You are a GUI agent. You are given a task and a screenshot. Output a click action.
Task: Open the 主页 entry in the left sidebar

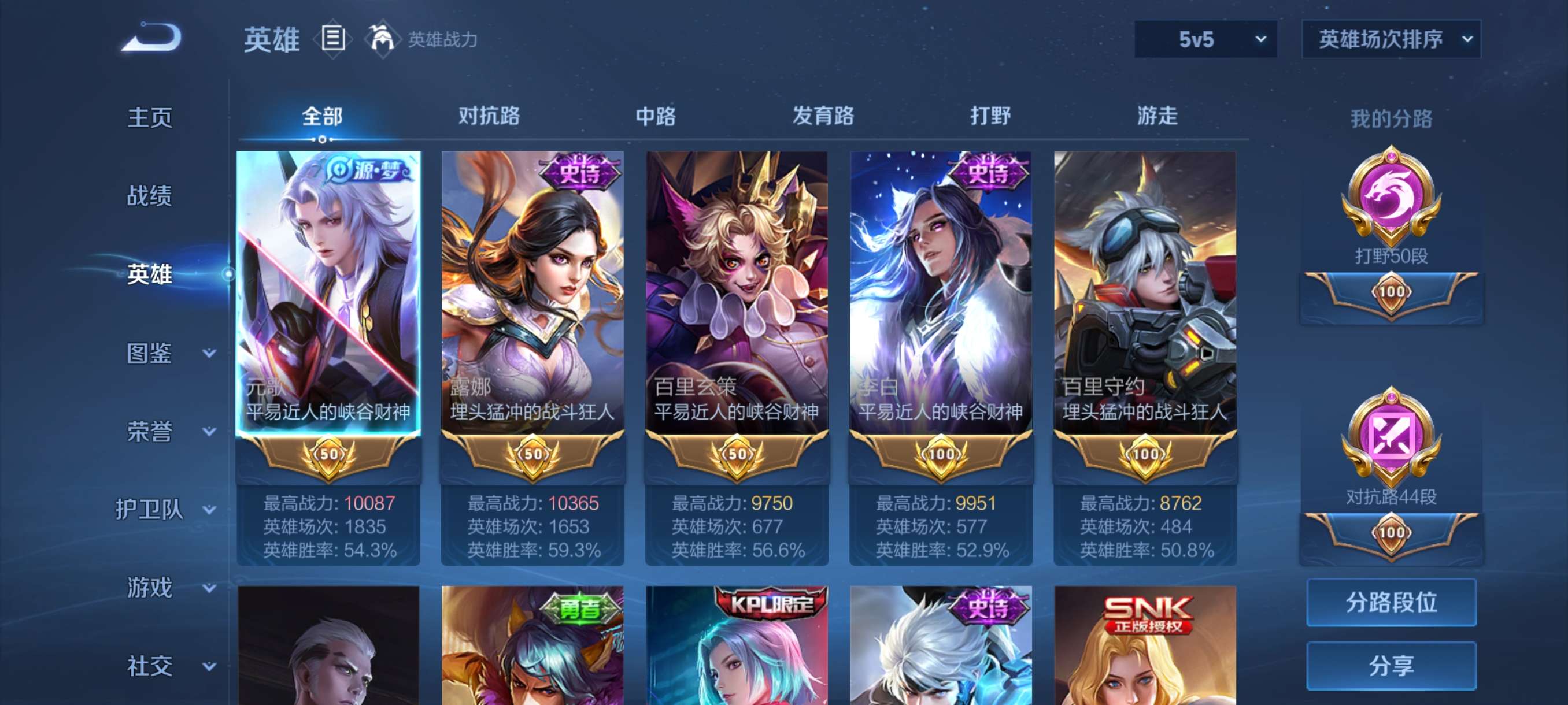click(x=150, y=117)
